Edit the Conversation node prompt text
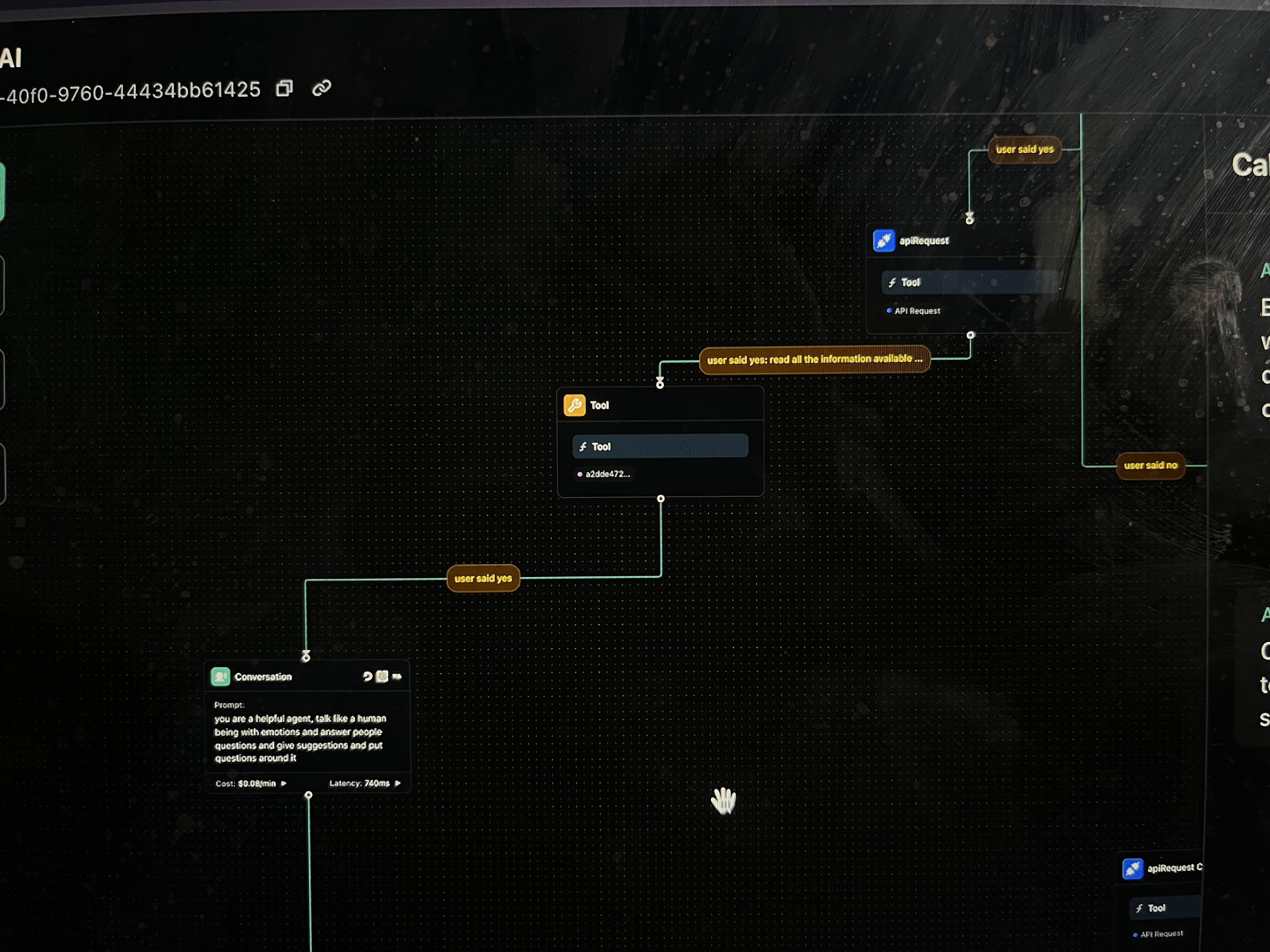The height and width of the screenshot is (952, 1270). (300, 738)
